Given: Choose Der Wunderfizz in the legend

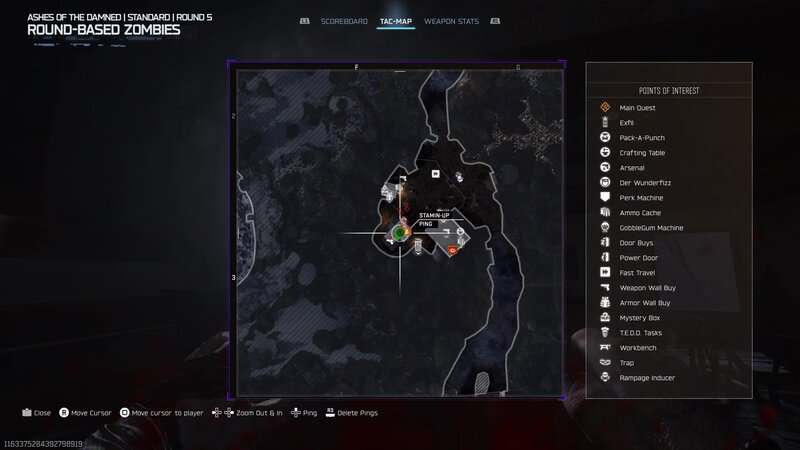Looking at the screenshot, I should [642, 183].
